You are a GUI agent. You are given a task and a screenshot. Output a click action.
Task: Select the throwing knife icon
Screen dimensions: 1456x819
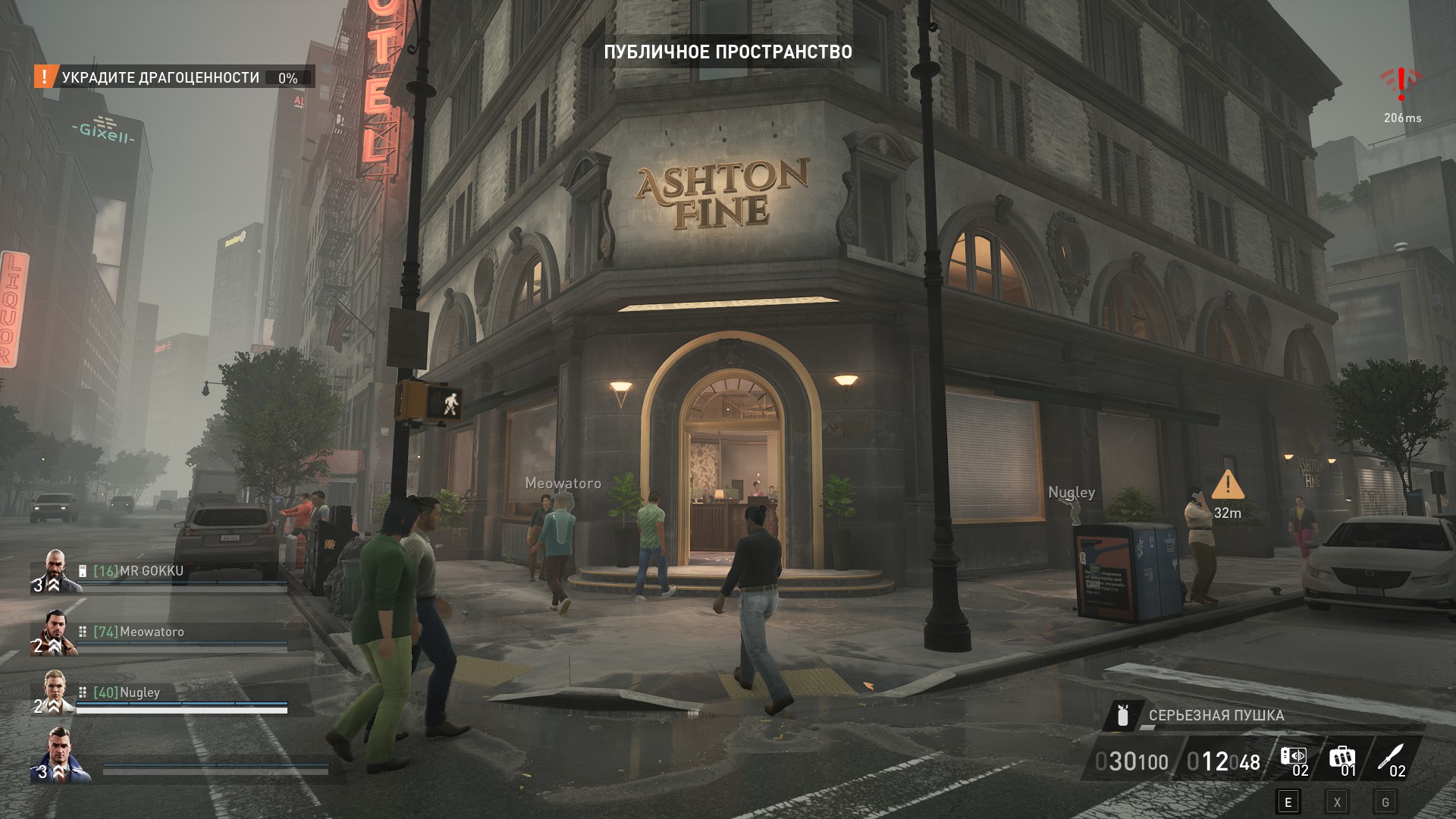pyautogui.click(x=1392, y=757)
